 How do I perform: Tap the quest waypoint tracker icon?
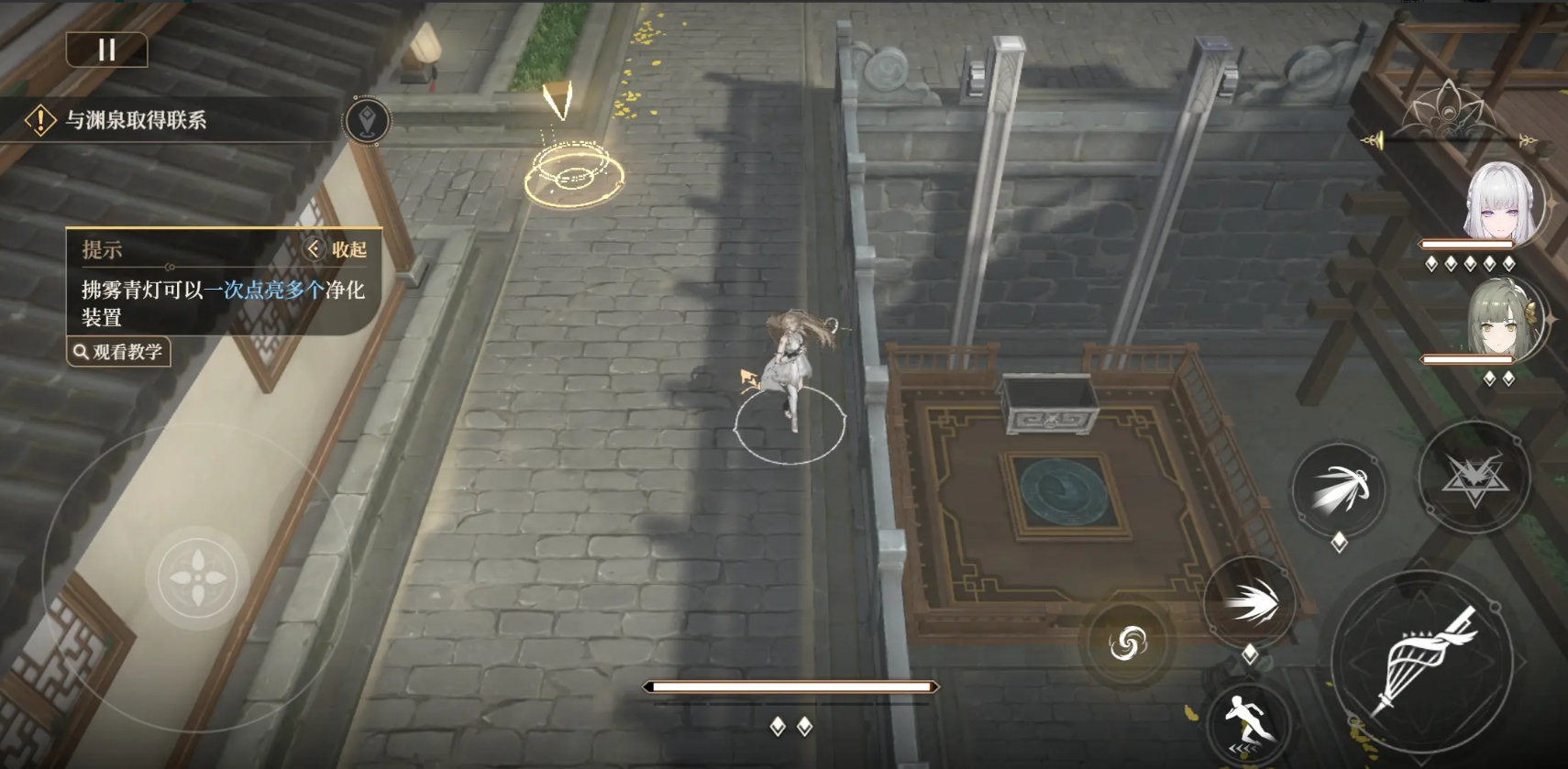[367, 120]
